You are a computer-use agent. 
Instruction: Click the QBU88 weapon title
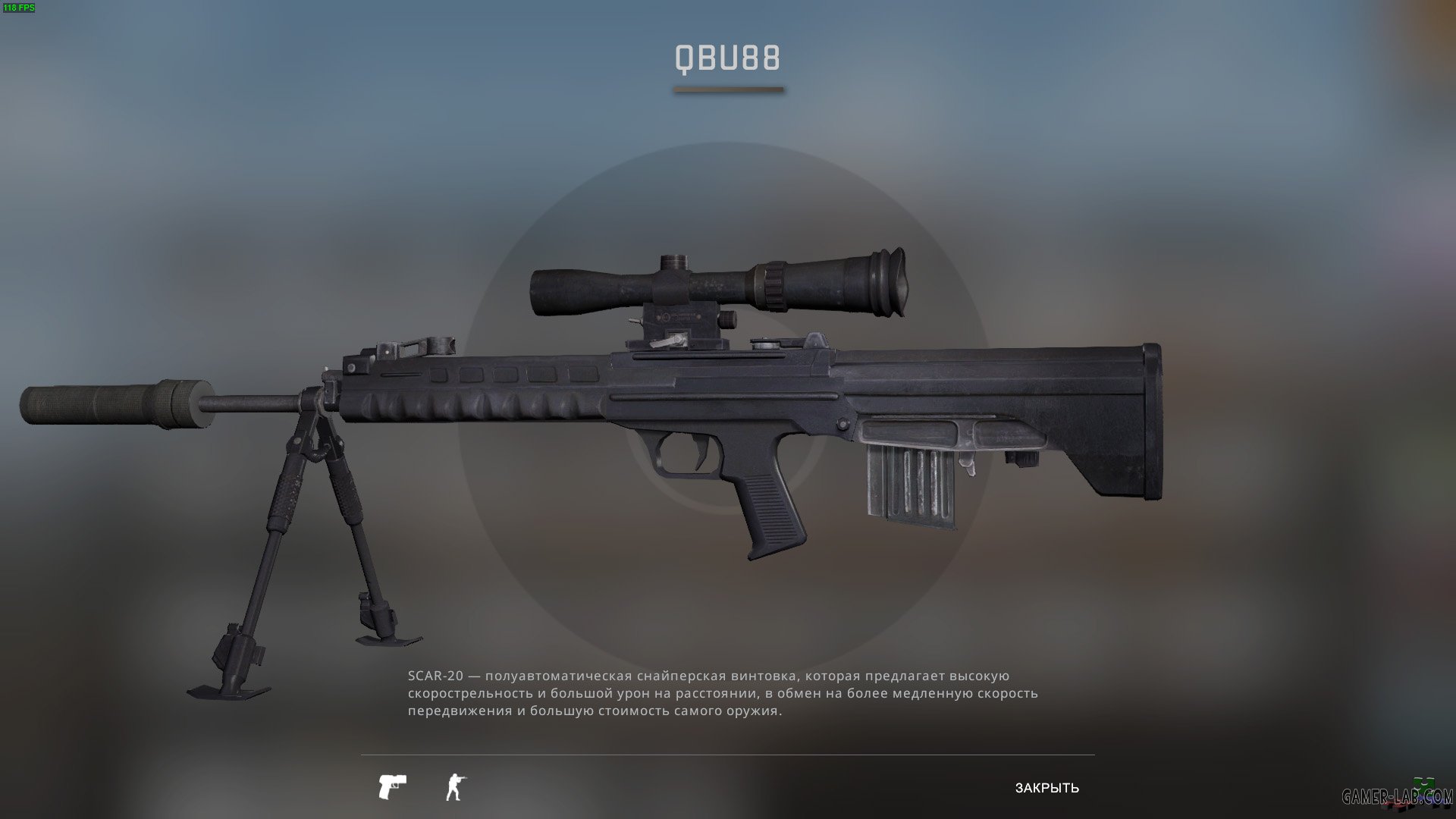pos(727,58)
